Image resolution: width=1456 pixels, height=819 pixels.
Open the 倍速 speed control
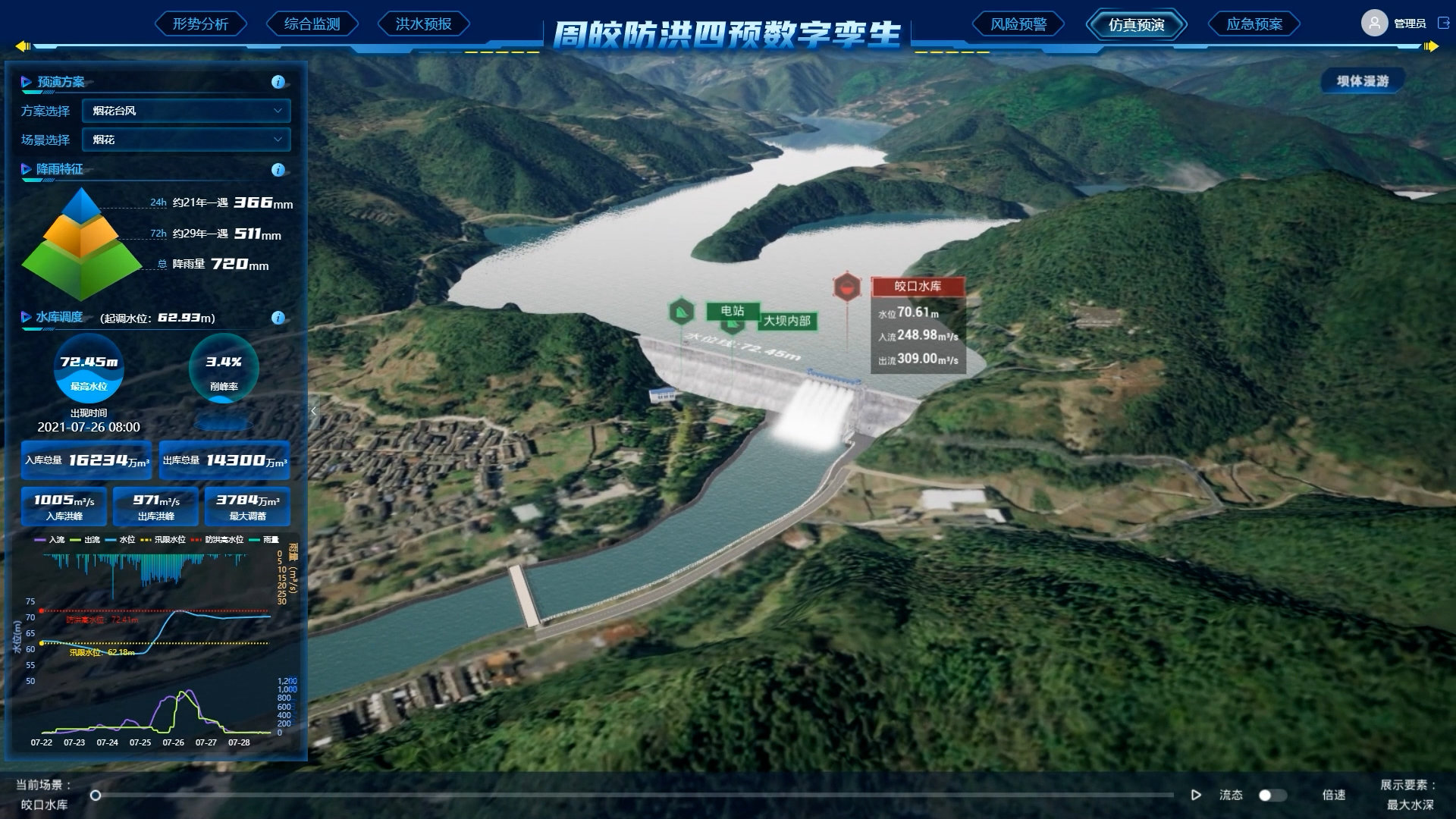1333,795
